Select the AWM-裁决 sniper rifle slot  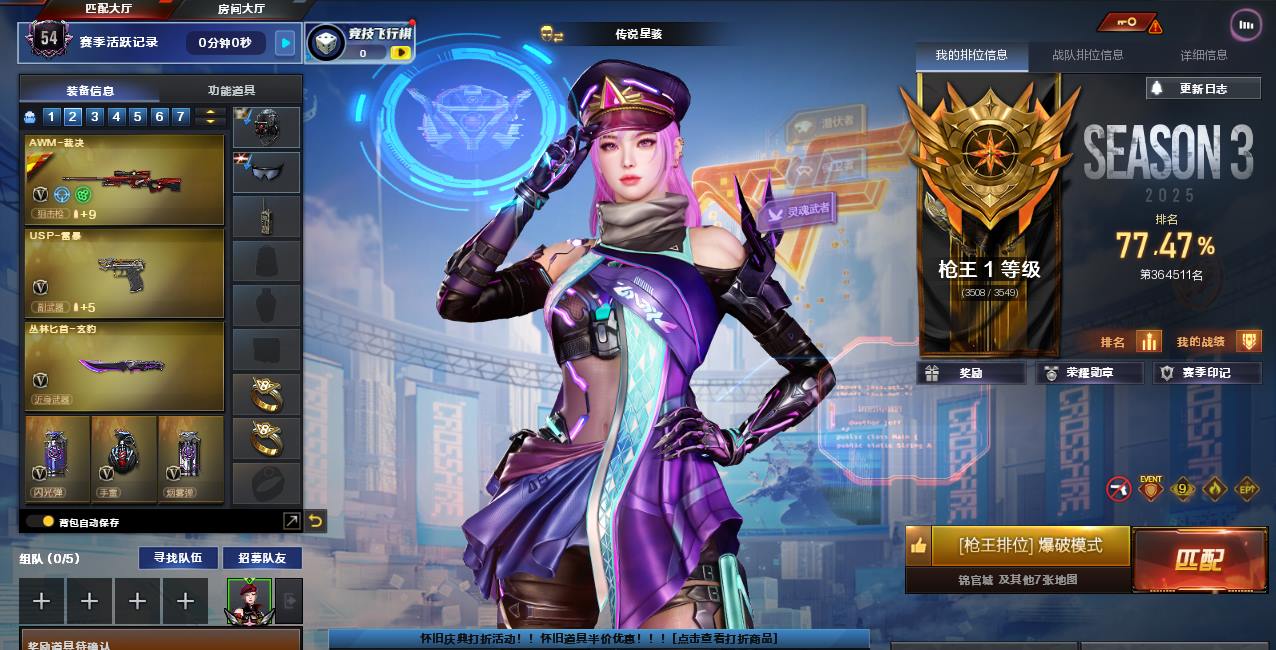point(124,179)
